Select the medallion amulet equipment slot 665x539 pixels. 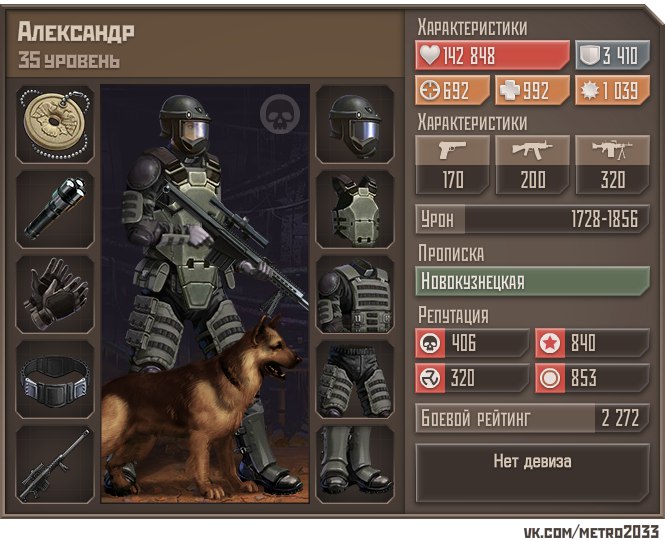pyautogui.click(x=56, y=124)
